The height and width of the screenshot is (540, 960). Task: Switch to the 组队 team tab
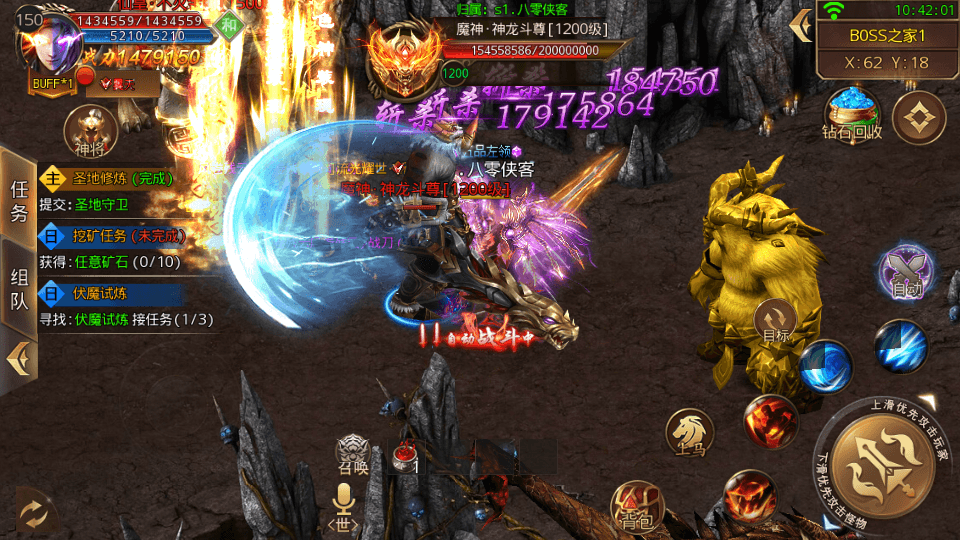pyautogui.click(x=19, y=288)
